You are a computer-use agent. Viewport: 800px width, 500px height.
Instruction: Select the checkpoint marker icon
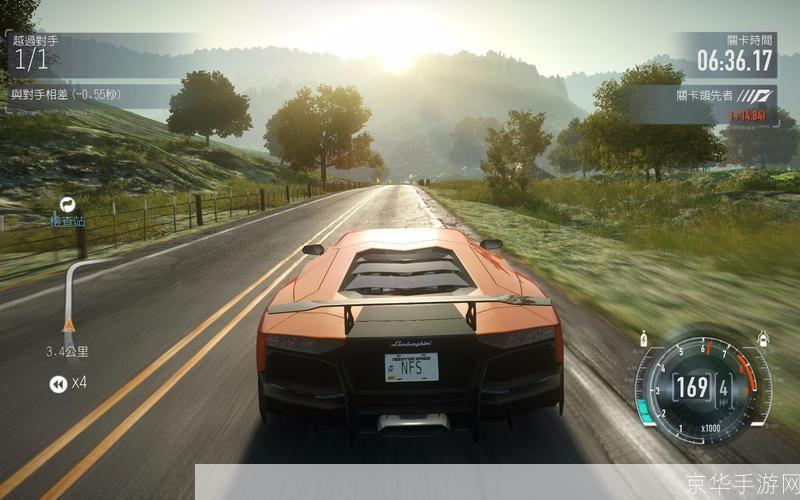coord(68,204)
